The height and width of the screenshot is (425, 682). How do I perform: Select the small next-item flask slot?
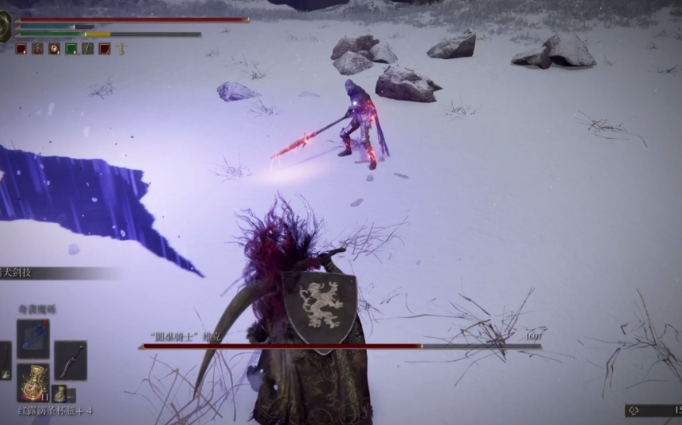[61, 394]
